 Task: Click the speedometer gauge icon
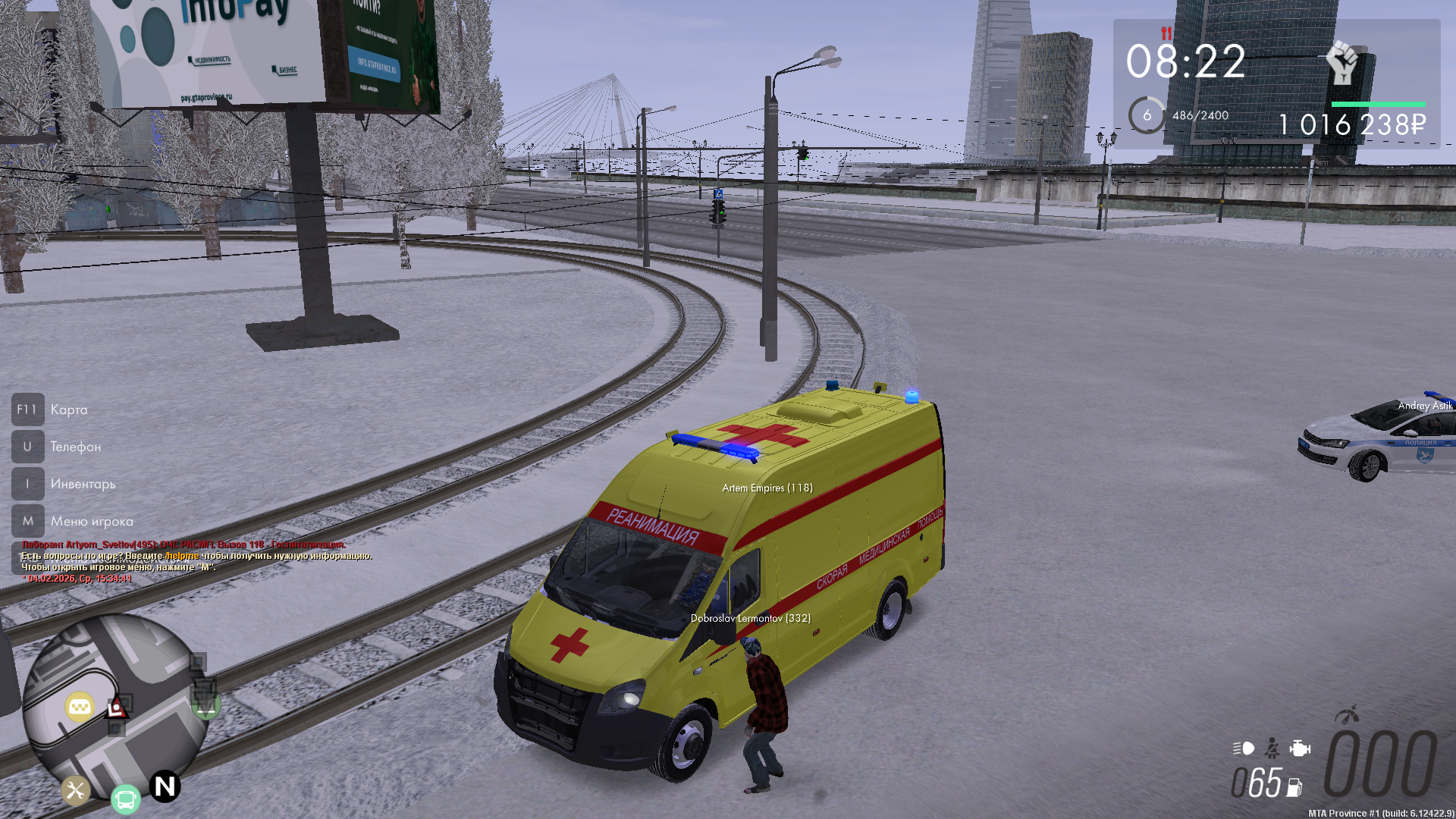[x=1348, y=714]
